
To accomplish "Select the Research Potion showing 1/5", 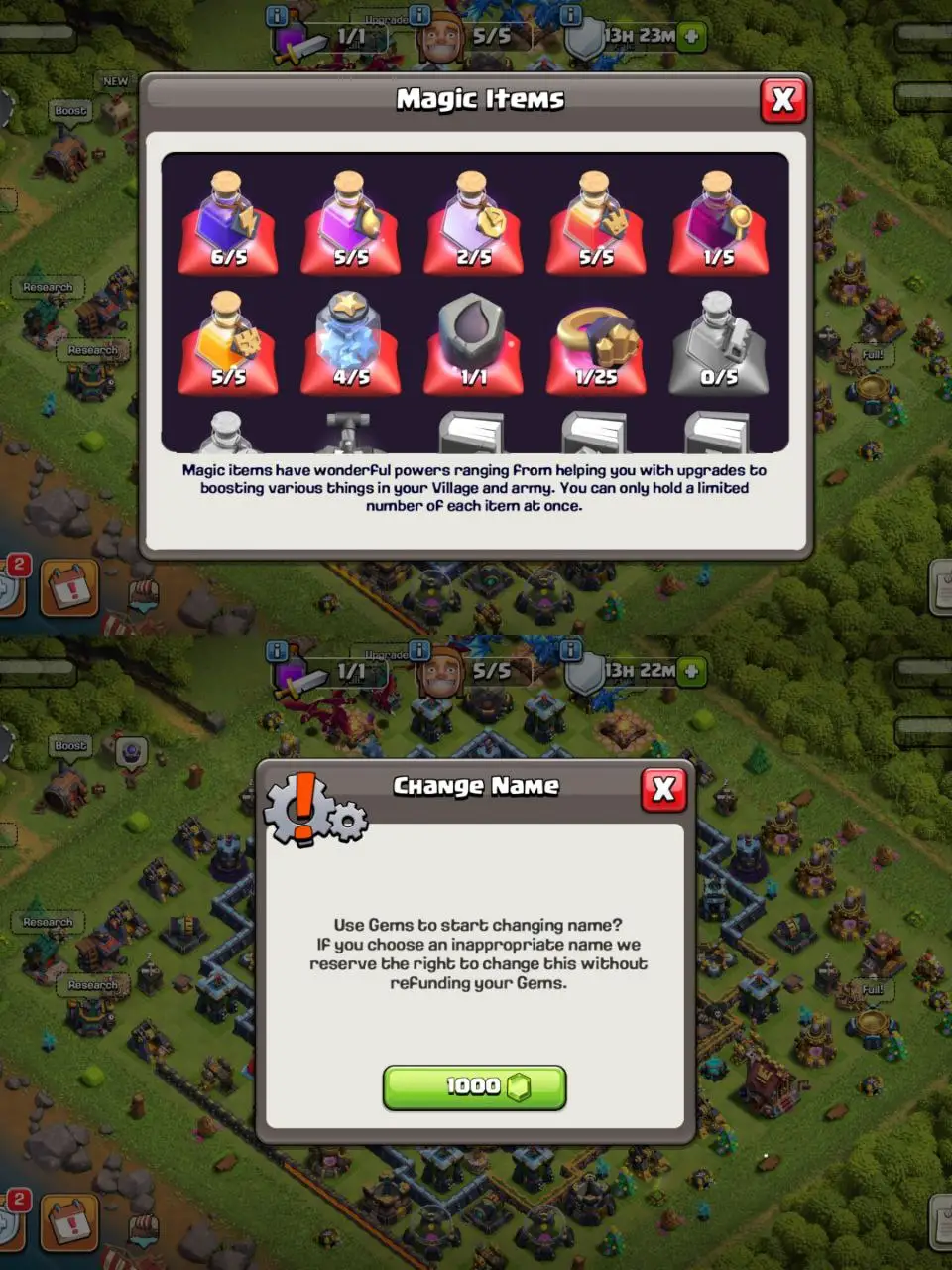I will tap(719, 223).
